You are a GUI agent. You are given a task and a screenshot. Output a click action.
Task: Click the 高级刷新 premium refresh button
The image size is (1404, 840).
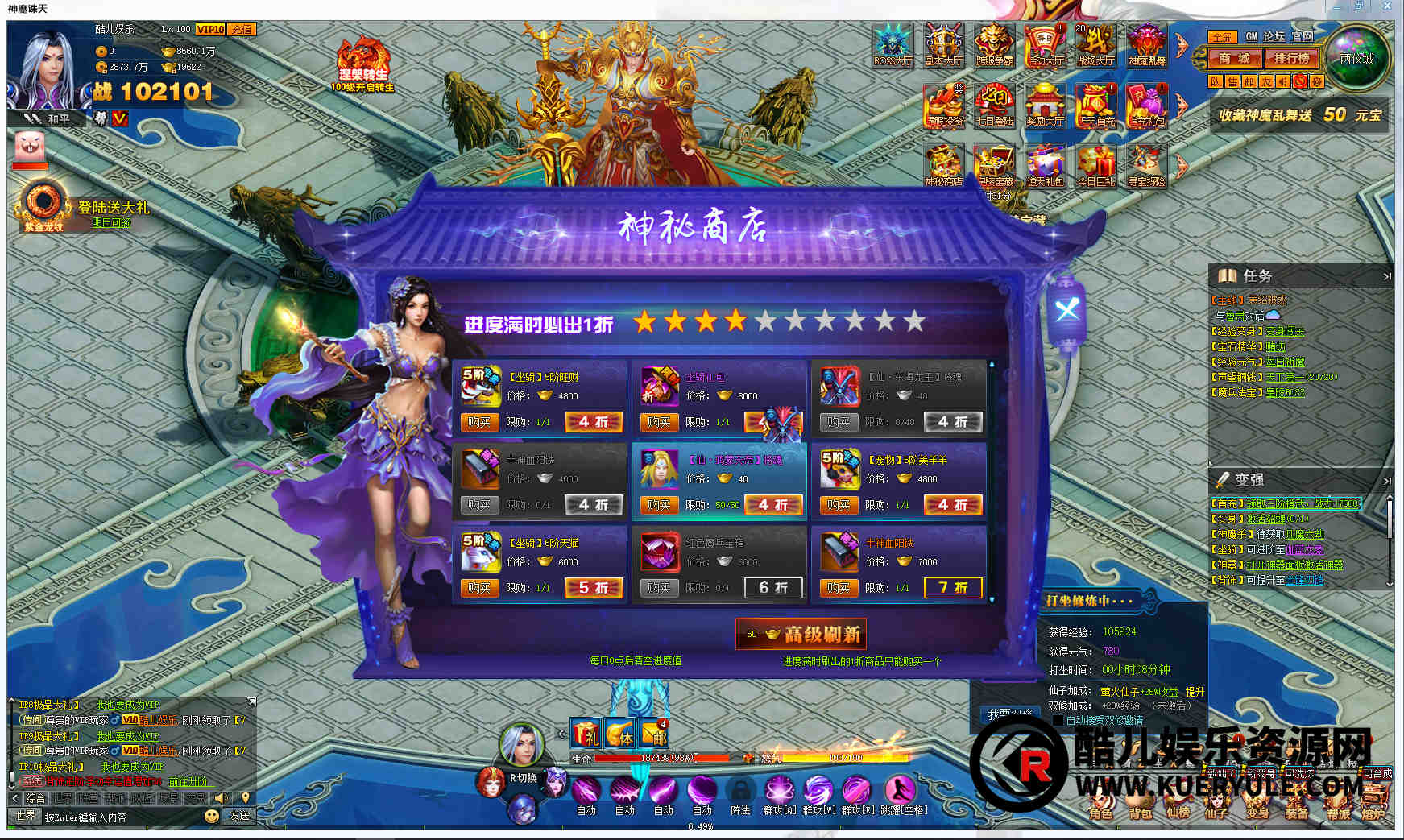(x=801, y=635)
